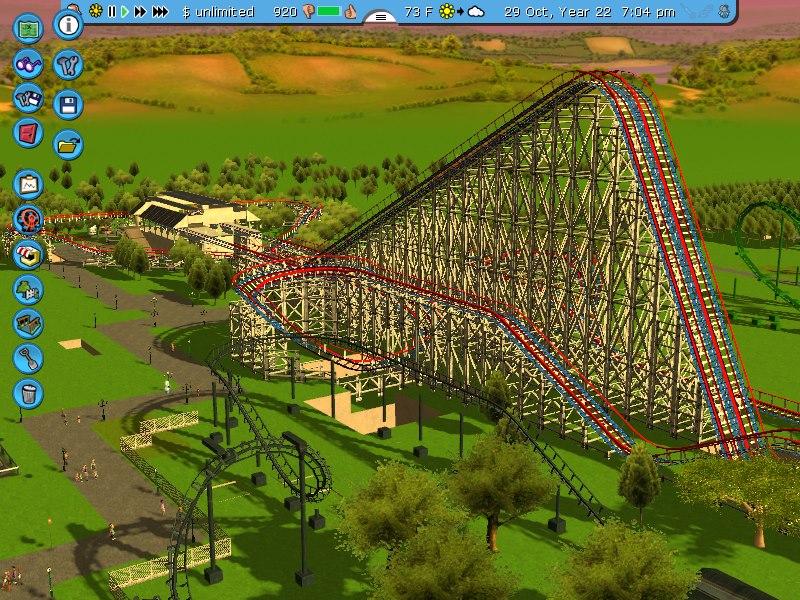The height and width of the screenshot is (600, 800).
Task: Open the binoculars view options
Action: coord(29,63)
